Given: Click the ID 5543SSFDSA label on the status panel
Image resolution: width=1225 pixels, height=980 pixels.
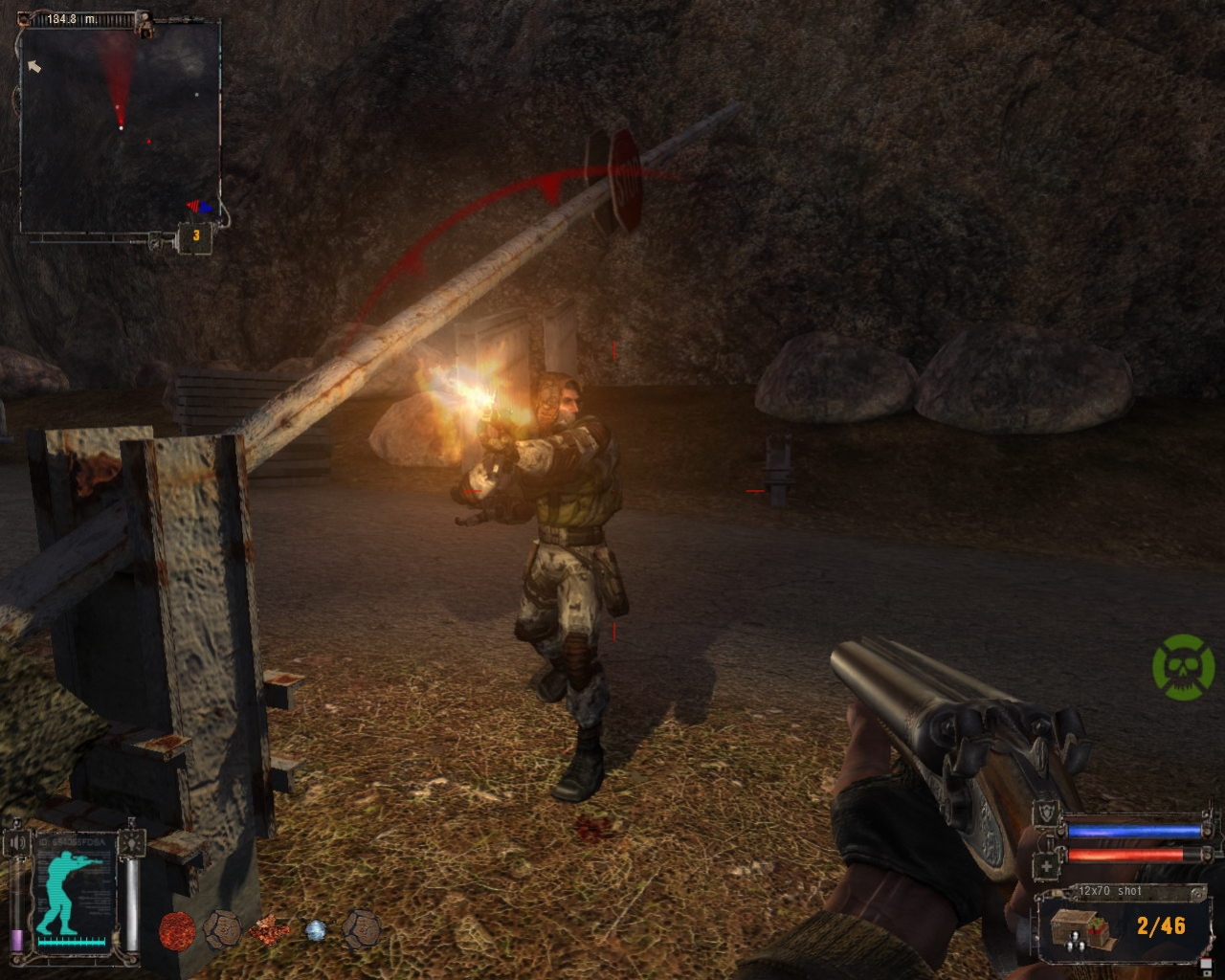Looking at the screenshot, I should 72,842.
